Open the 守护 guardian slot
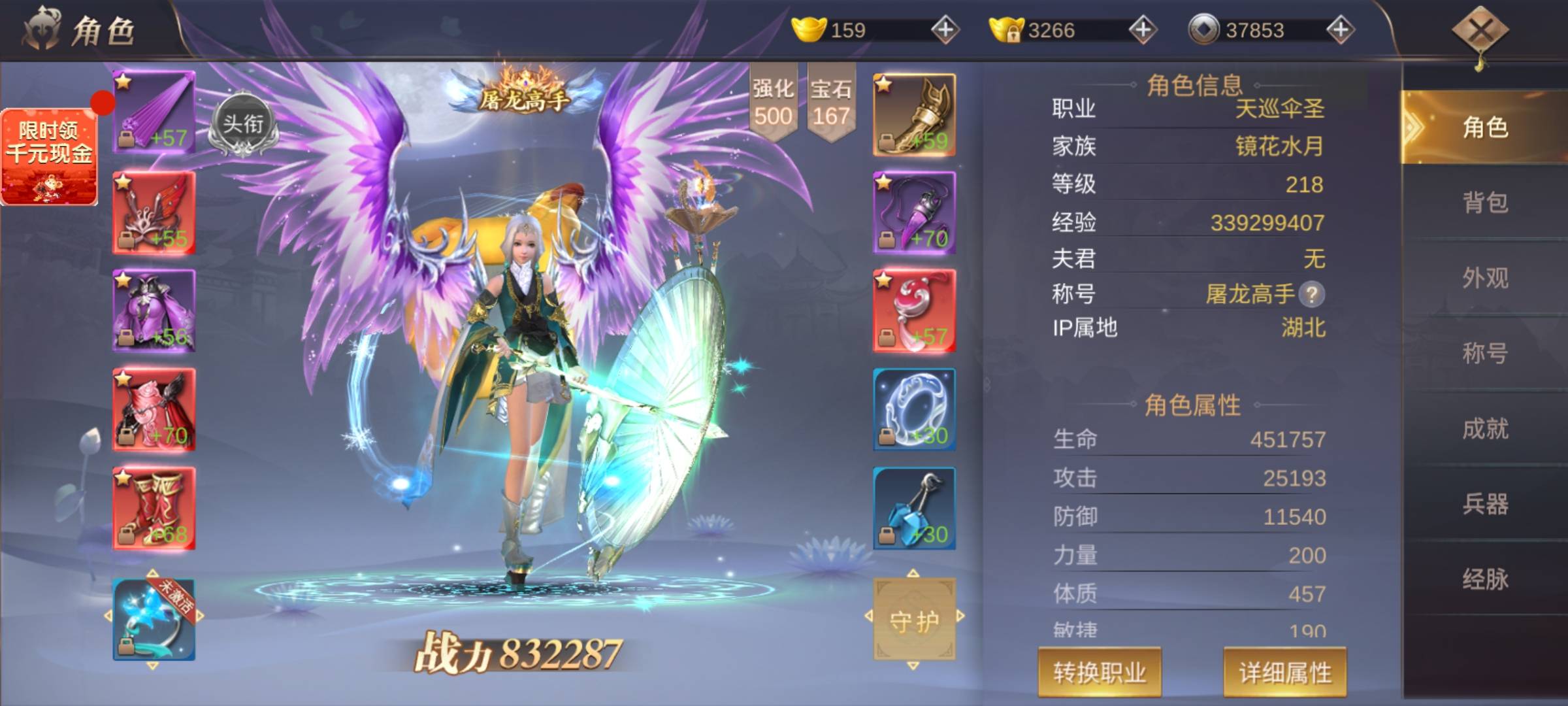The width and height of the screenshot is (1568, 706). tap(914, 620)
